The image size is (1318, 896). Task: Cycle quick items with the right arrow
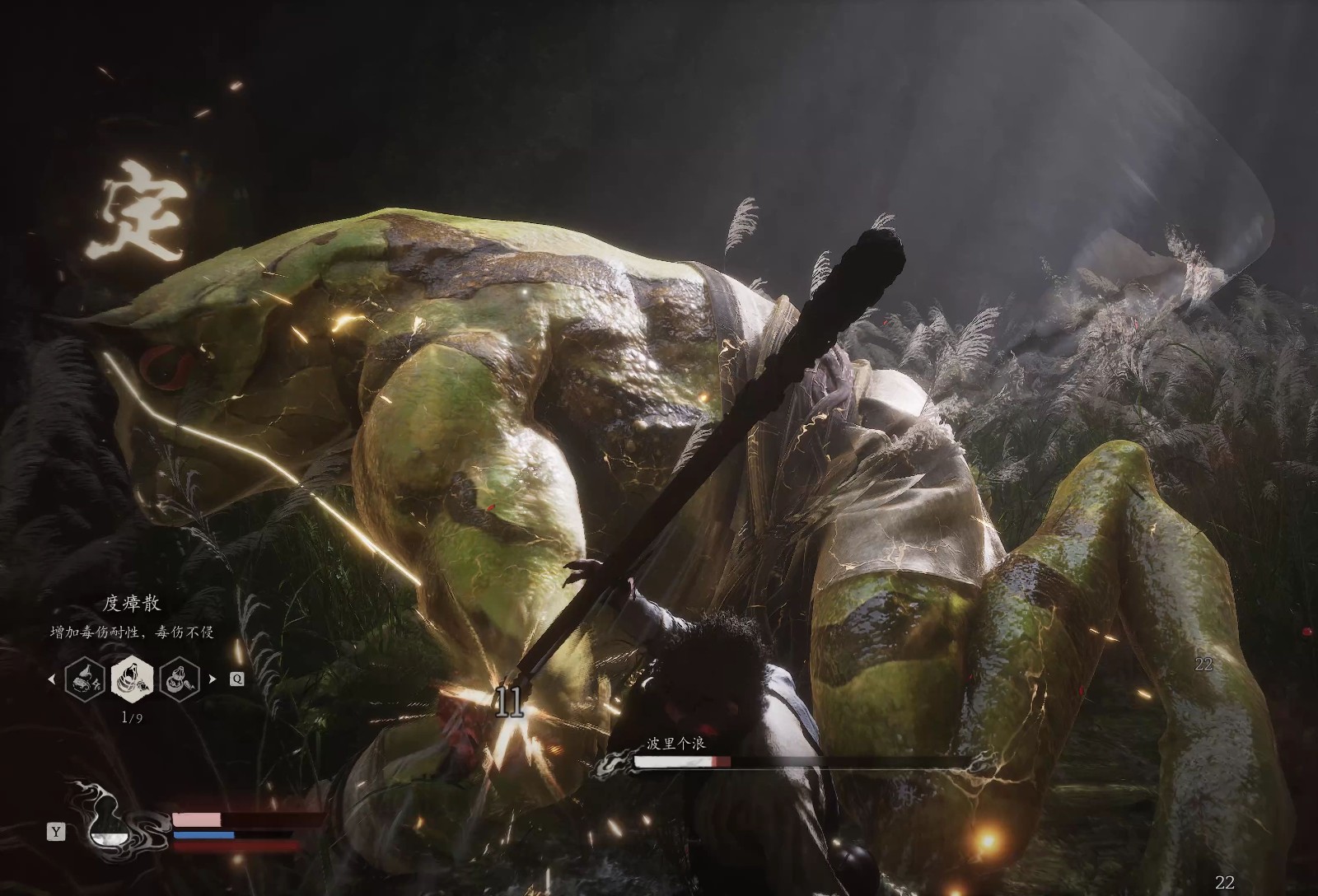point(213,679)
